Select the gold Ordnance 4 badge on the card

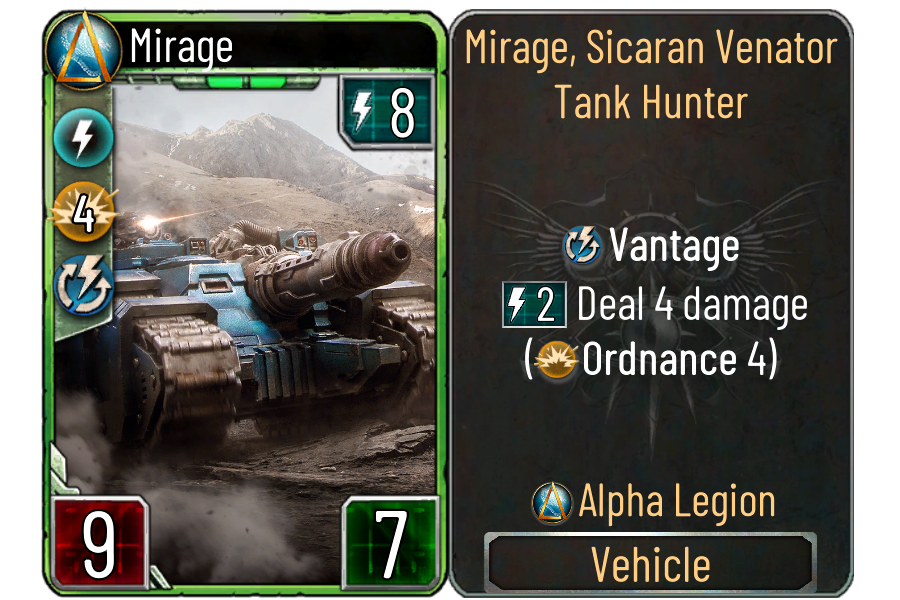83,213
